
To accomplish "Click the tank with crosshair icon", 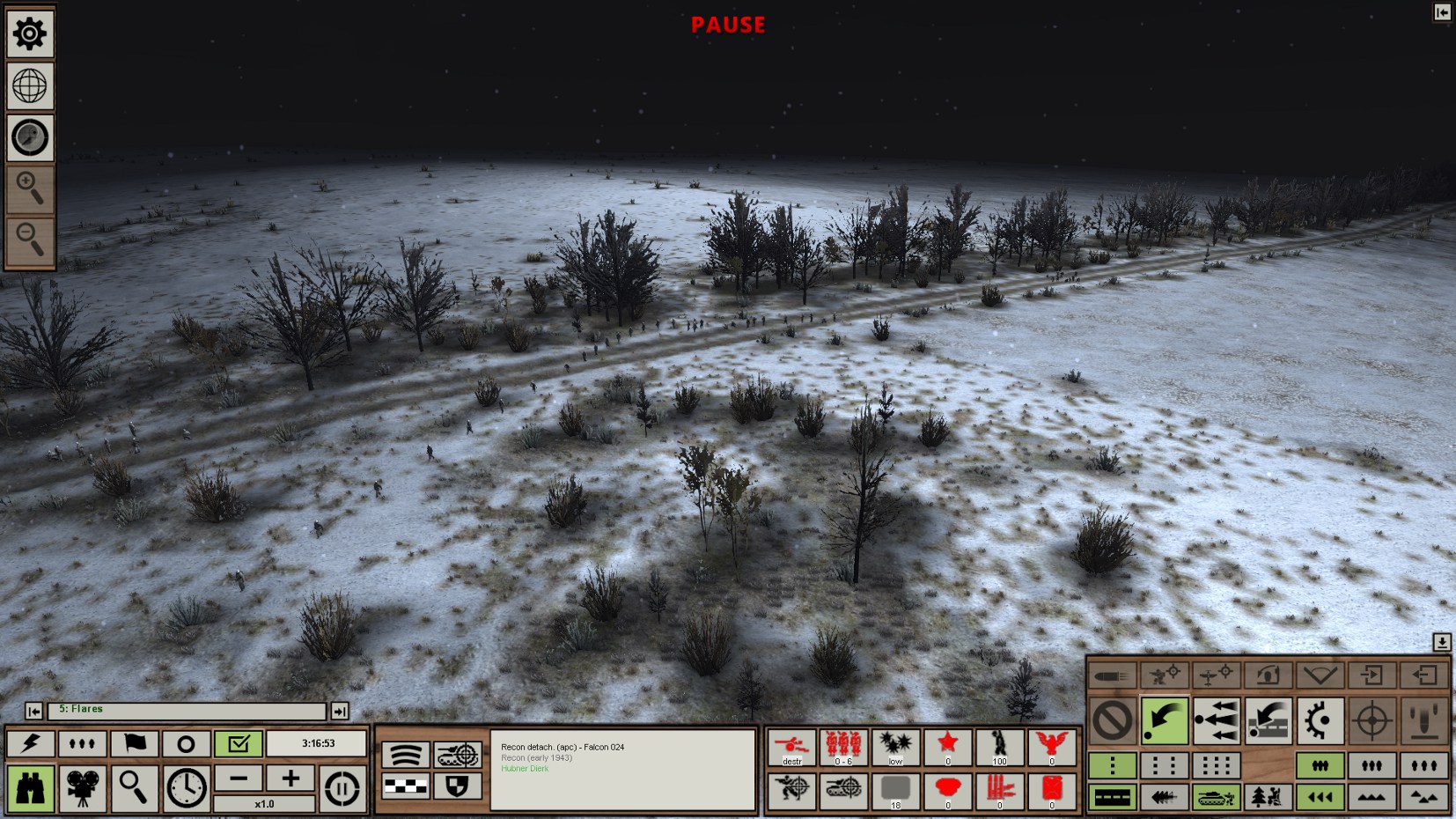I will click(458, 755).
